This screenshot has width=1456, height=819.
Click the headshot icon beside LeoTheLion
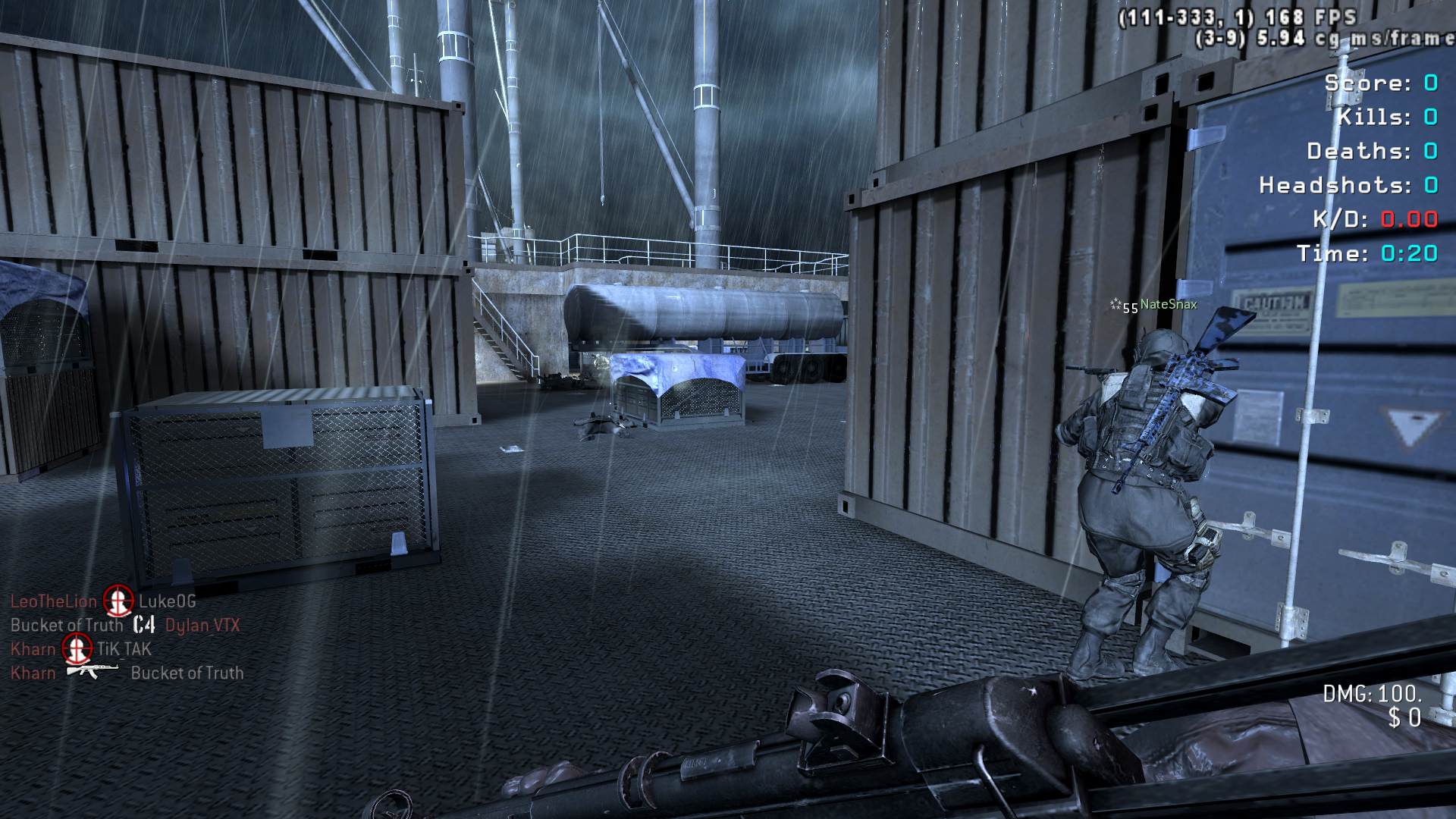coord(118,601)
